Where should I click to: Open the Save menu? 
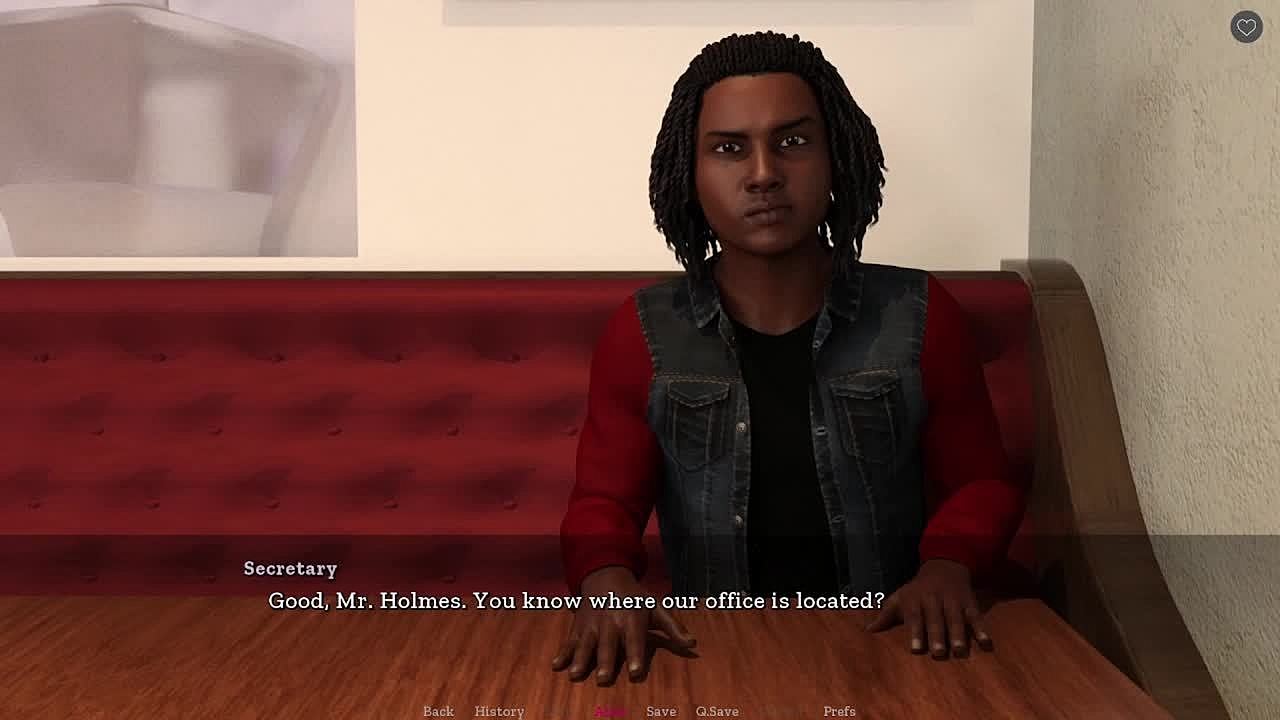(x=661, y=711)
